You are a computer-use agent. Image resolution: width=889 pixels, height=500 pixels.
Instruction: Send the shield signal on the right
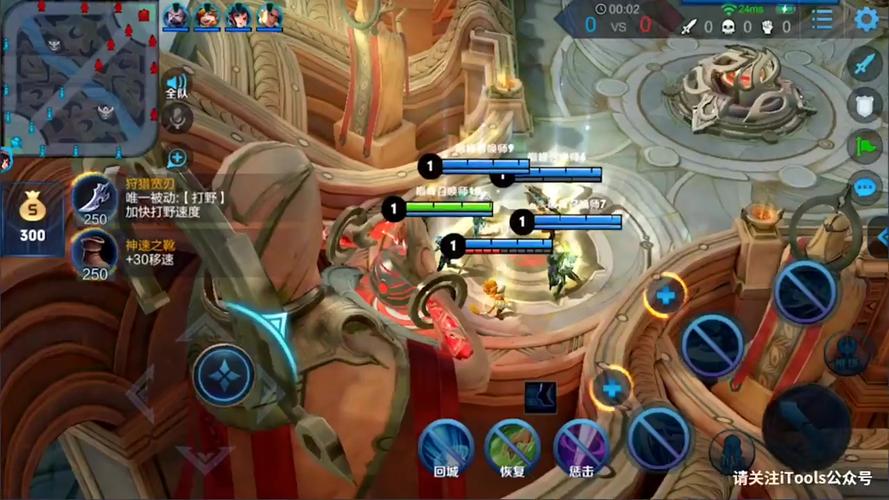point(865,104)
